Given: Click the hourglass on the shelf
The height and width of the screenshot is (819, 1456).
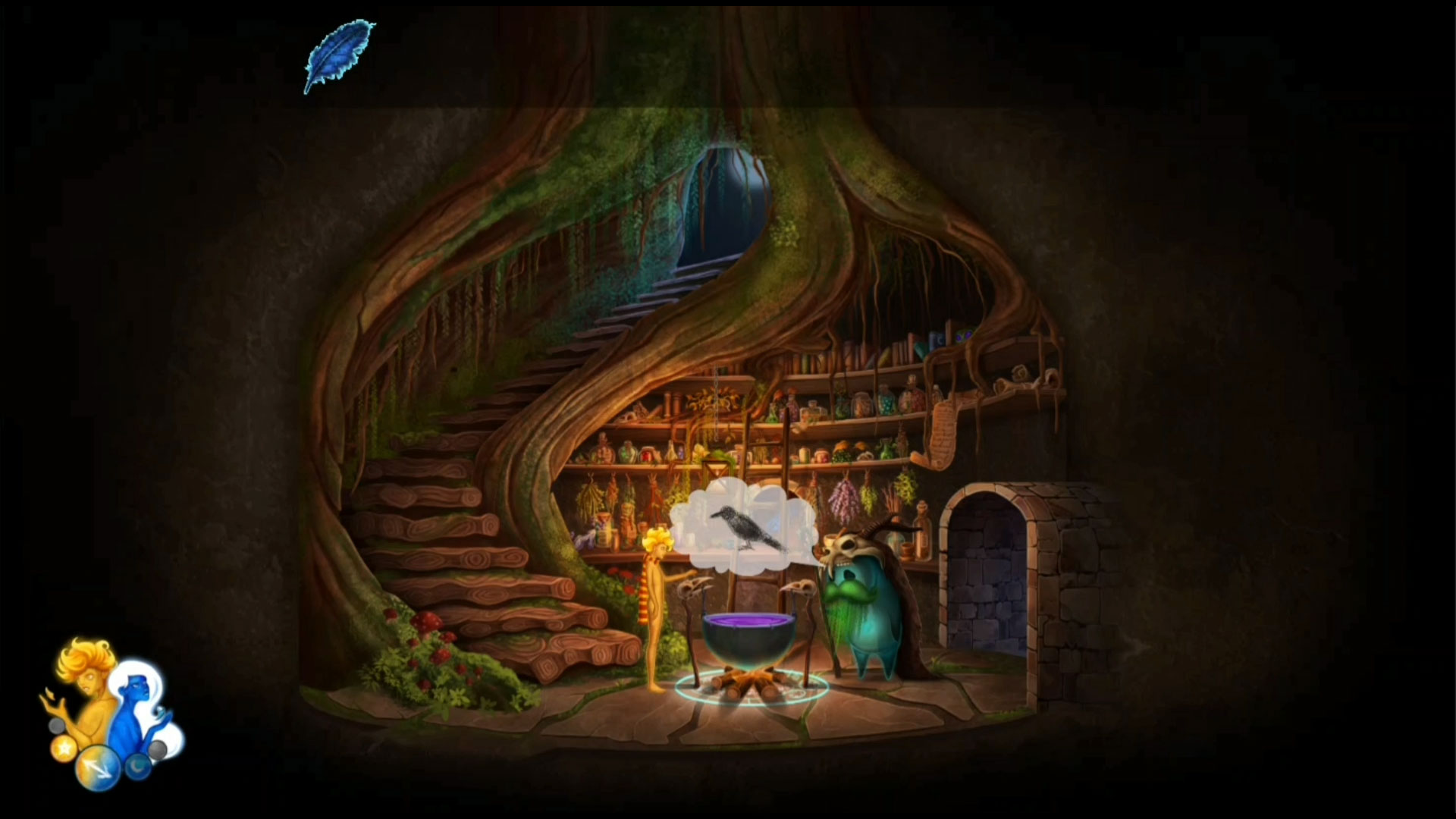Looking at the screenshot, I should click(715, 470).
